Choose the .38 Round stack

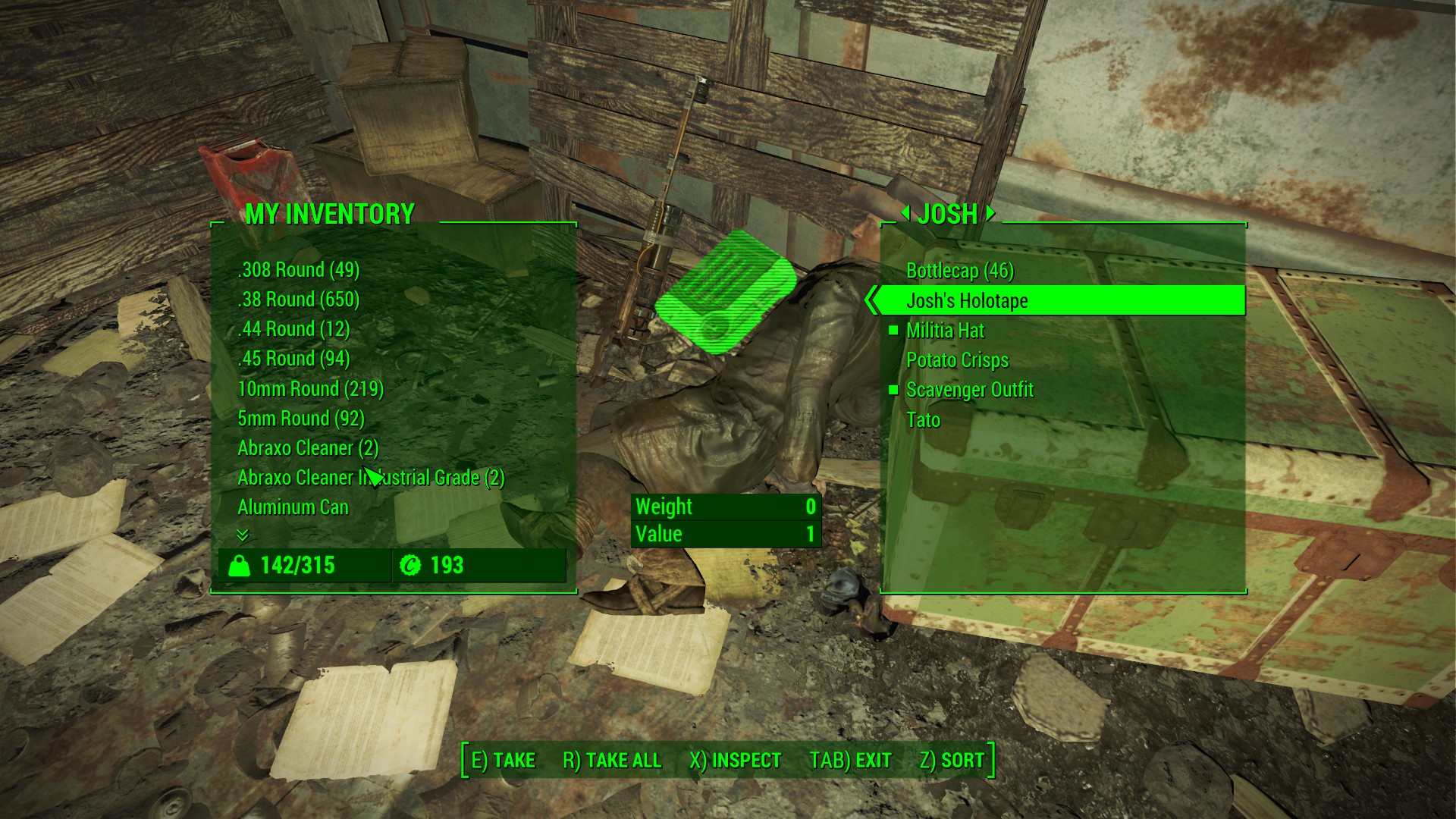click(x=298, y=300)
